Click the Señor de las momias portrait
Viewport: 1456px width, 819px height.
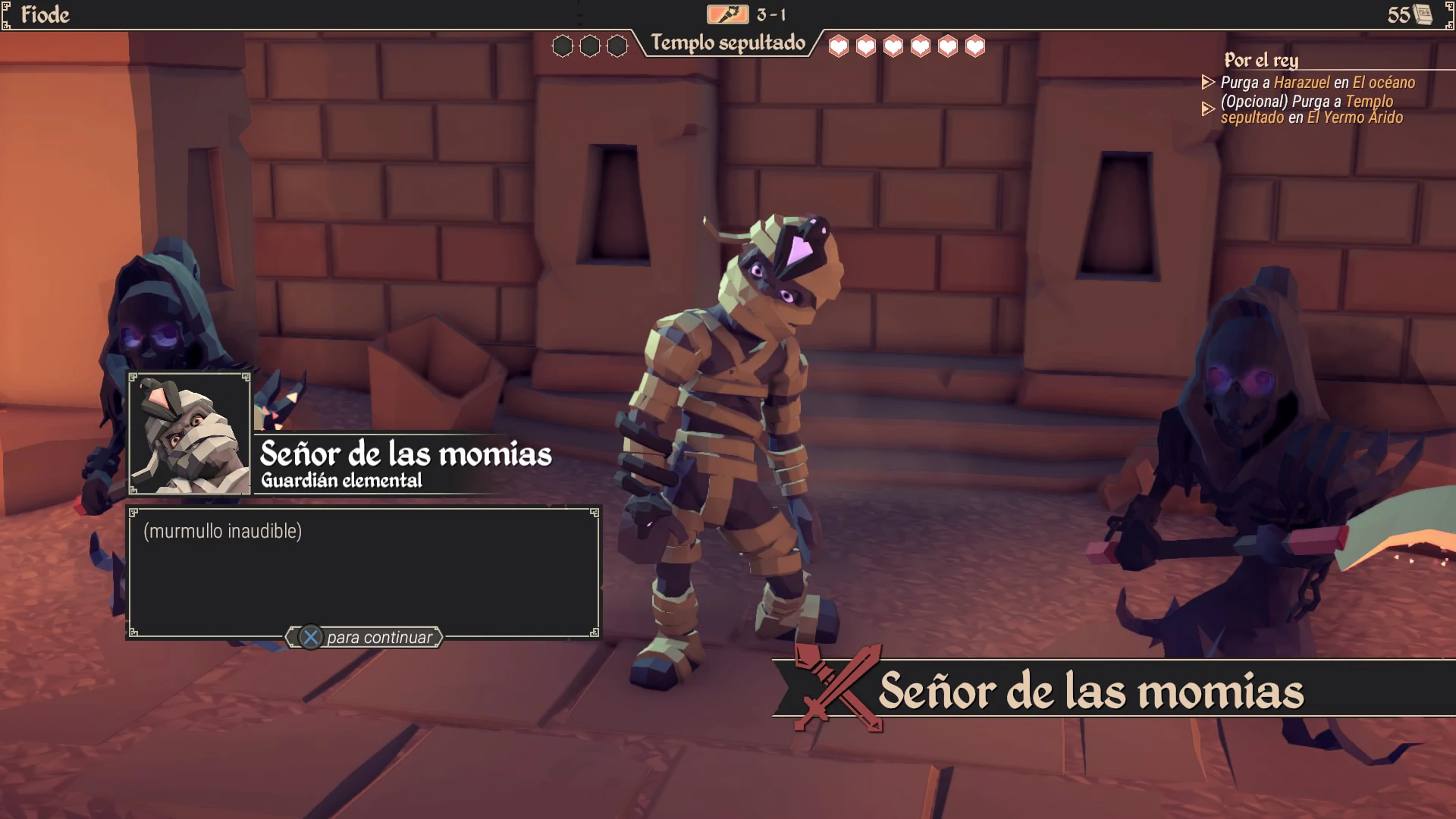pyautogui.click(x=190, y=435)
